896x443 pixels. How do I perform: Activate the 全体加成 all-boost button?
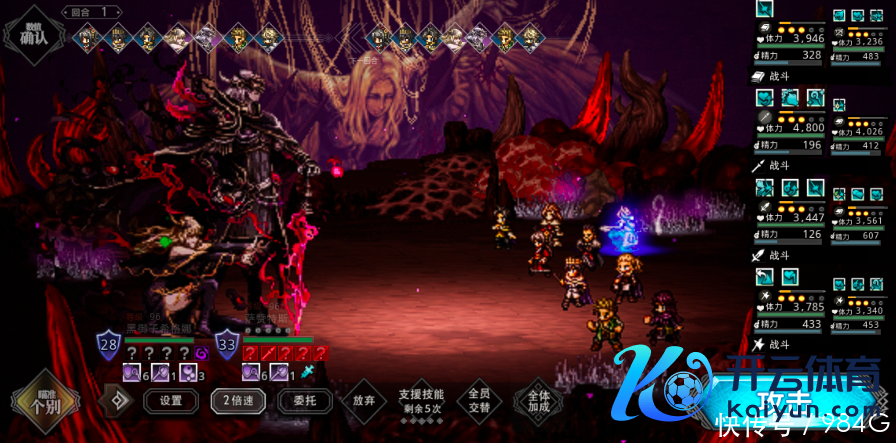[539, 401]
